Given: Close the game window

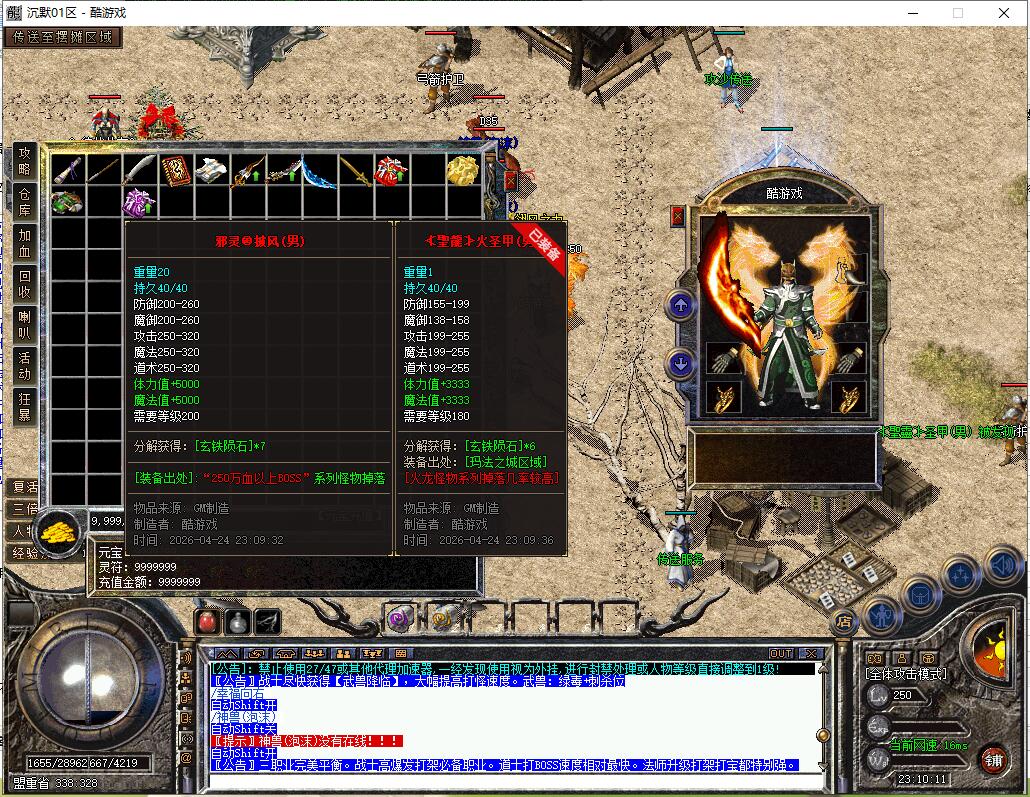Looking at the screenshot, I should pyautogui.click(x=1005, y=13).
